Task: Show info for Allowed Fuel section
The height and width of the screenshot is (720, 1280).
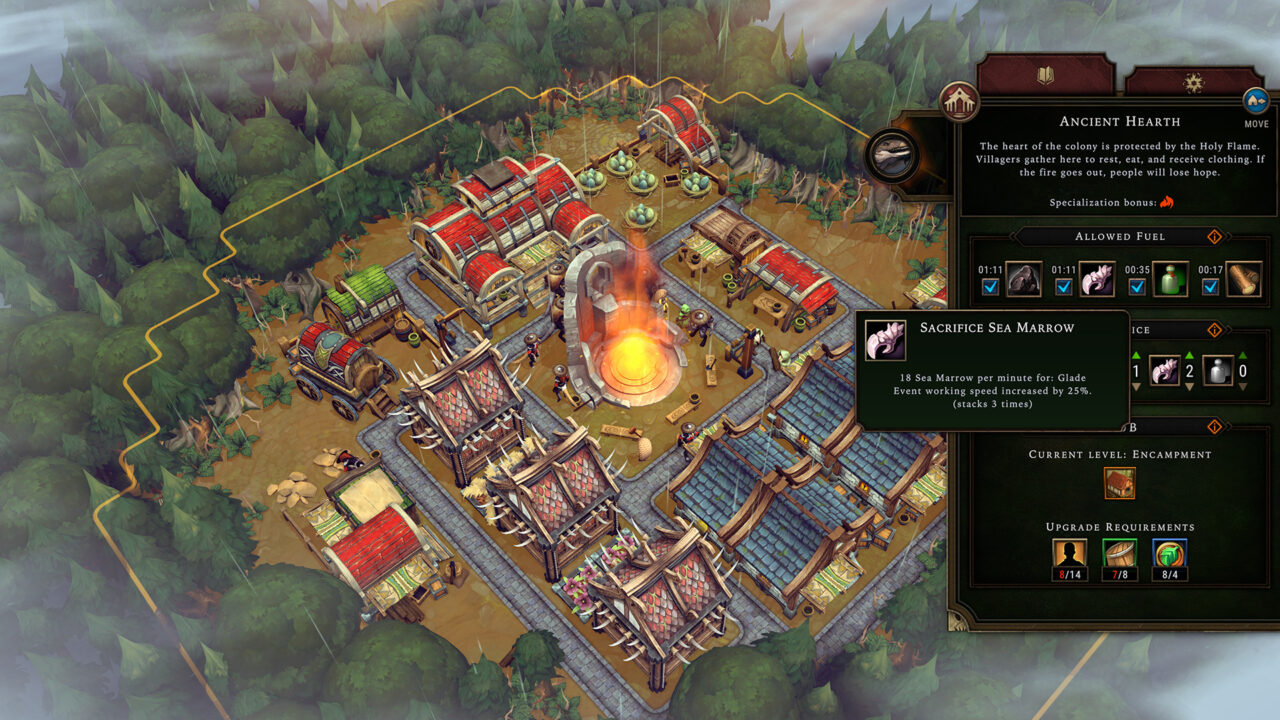Action: tap(1215, 237)
